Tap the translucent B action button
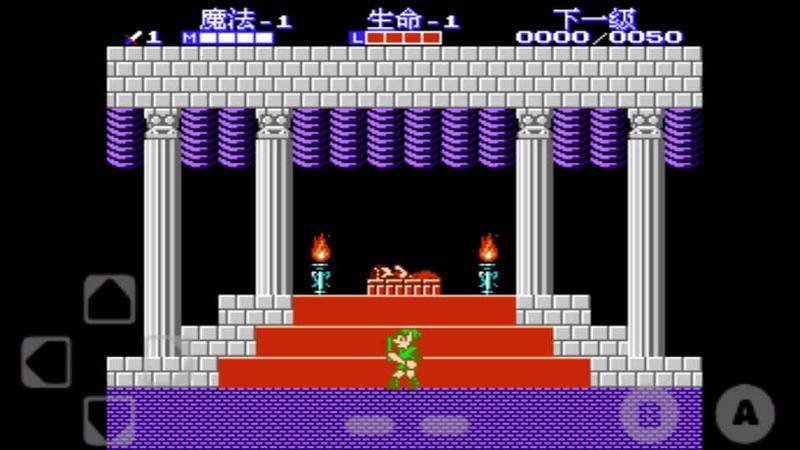Screen dimensions: 800x450 [649, 412]
